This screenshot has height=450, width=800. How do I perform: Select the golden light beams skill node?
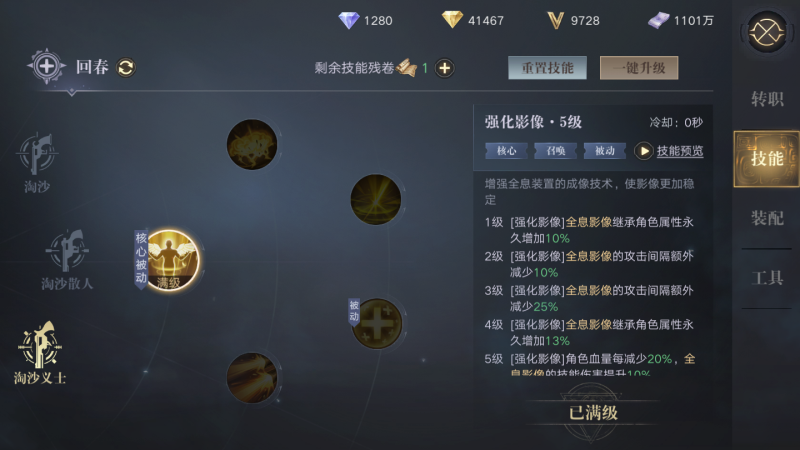pos(376,198)
